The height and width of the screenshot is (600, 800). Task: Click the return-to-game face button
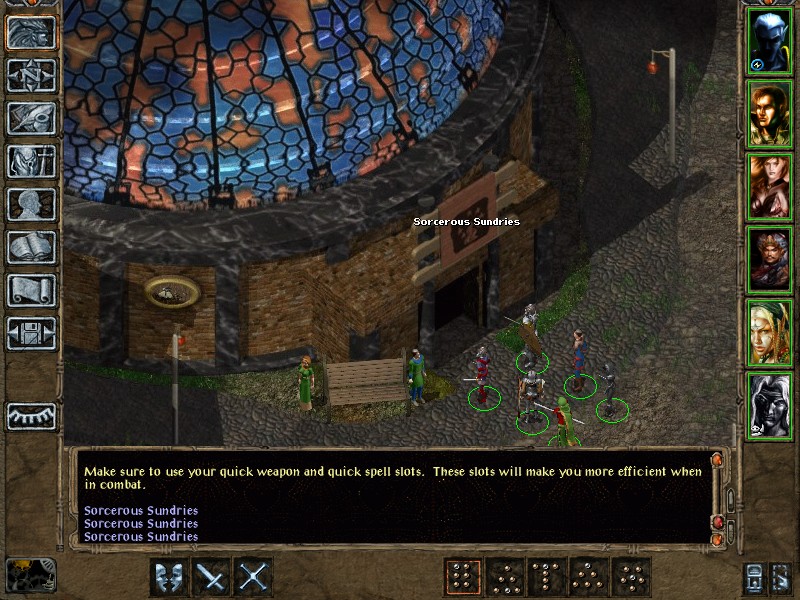[32, 33]
